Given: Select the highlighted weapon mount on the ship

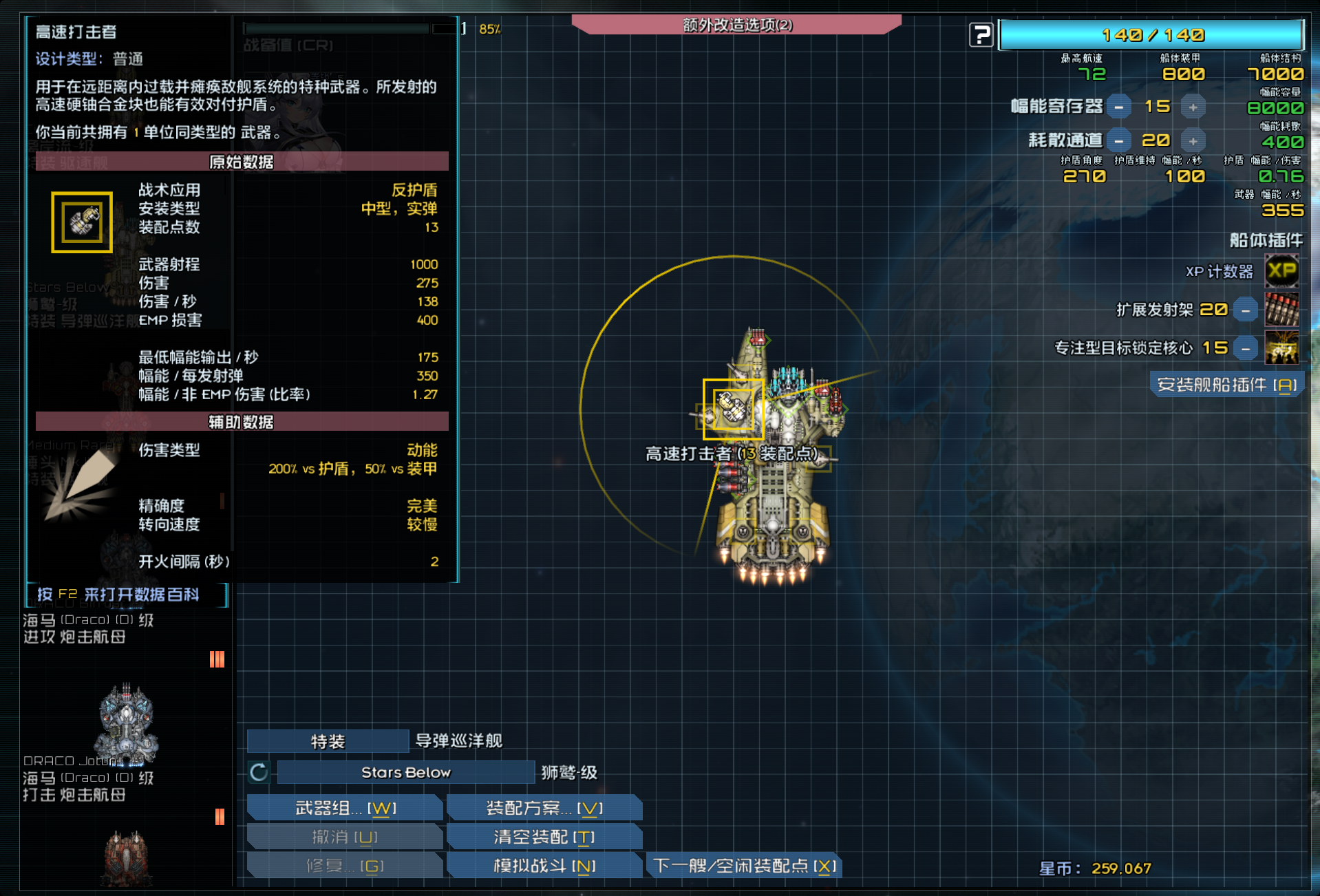Looking at the screenshot, I should (732, 409).
